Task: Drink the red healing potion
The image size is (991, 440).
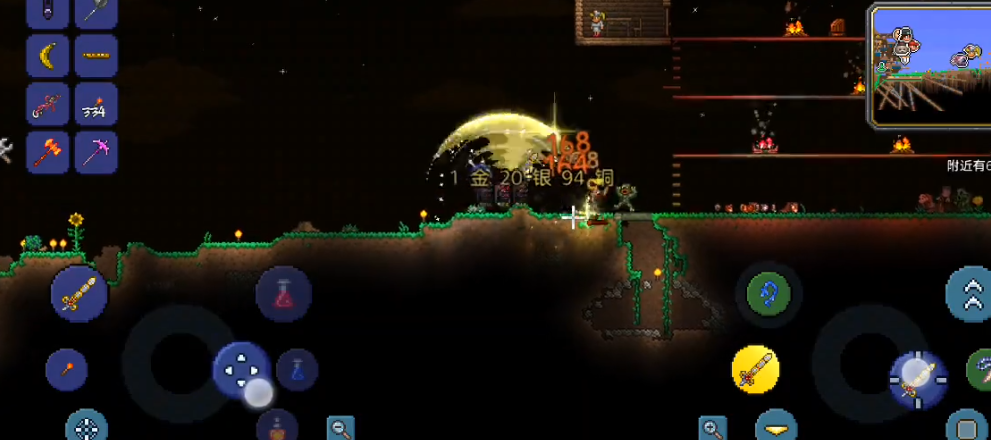Action: [x=283, y=294]
